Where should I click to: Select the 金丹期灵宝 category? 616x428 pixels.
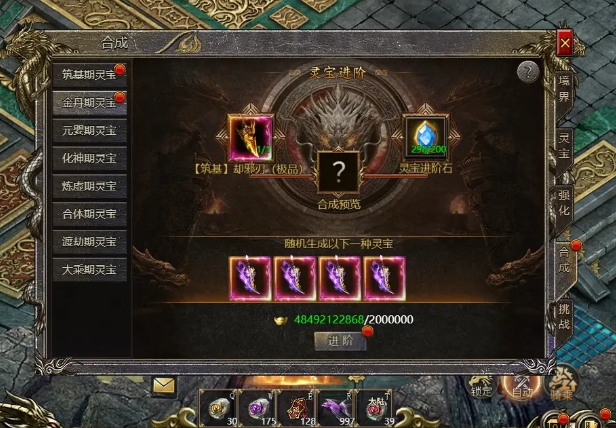pyautogui.click(x=89, y=102)
